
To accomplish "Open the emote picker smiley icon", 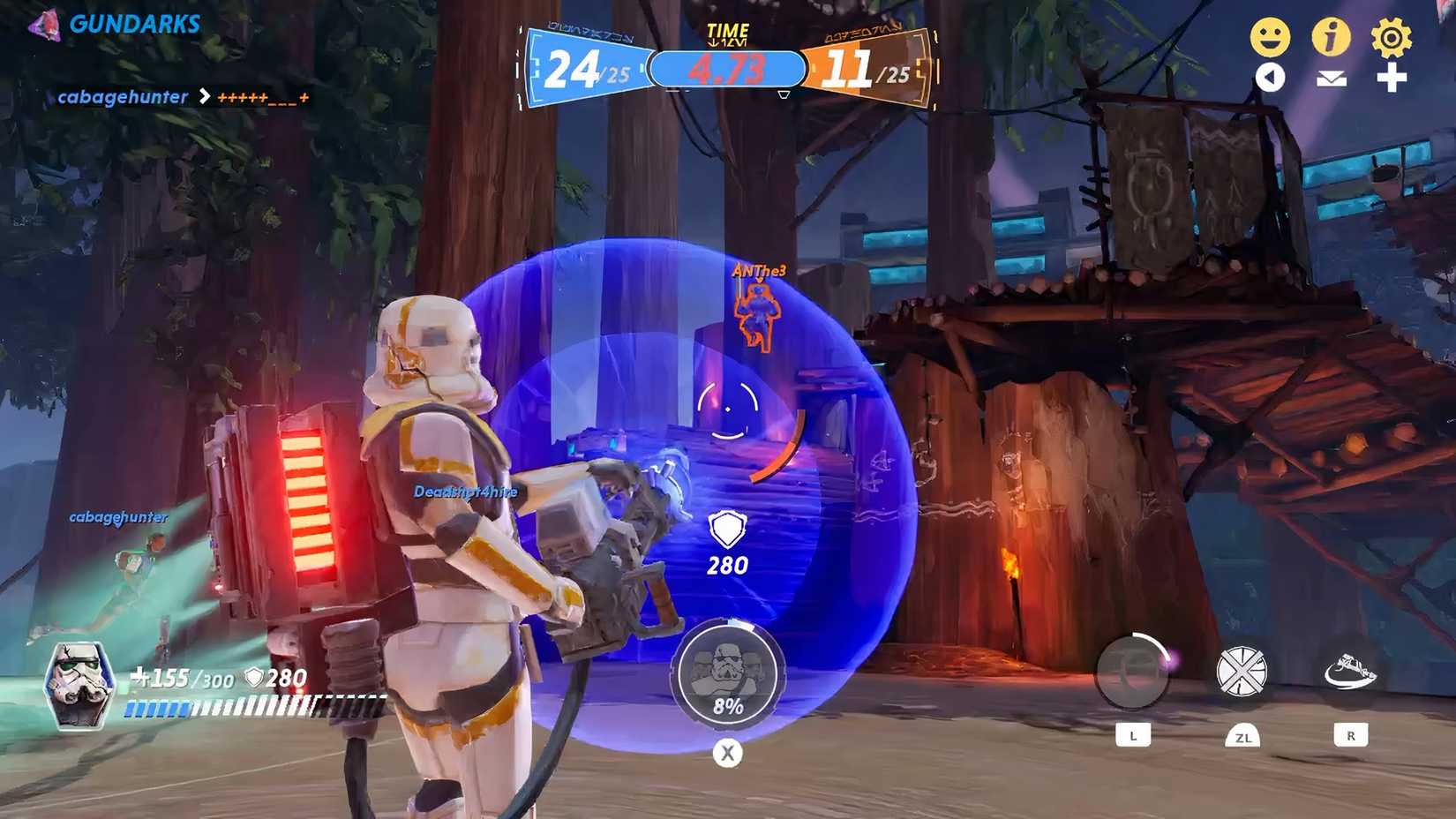I will [x=1271, y=36].
